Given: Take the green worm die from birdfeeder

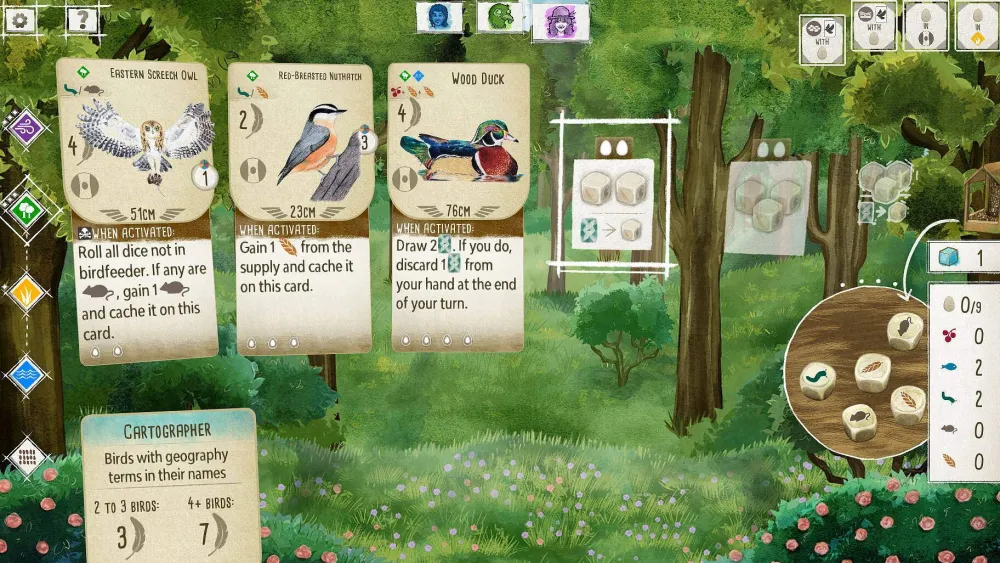Looking at the screenshot, I should coord(818,380).
